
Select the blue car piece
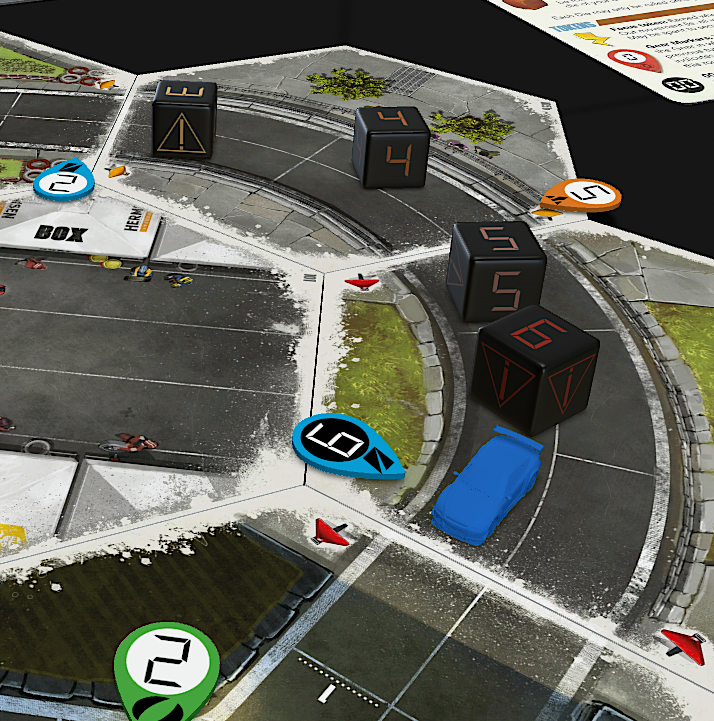tap(485, 485)
